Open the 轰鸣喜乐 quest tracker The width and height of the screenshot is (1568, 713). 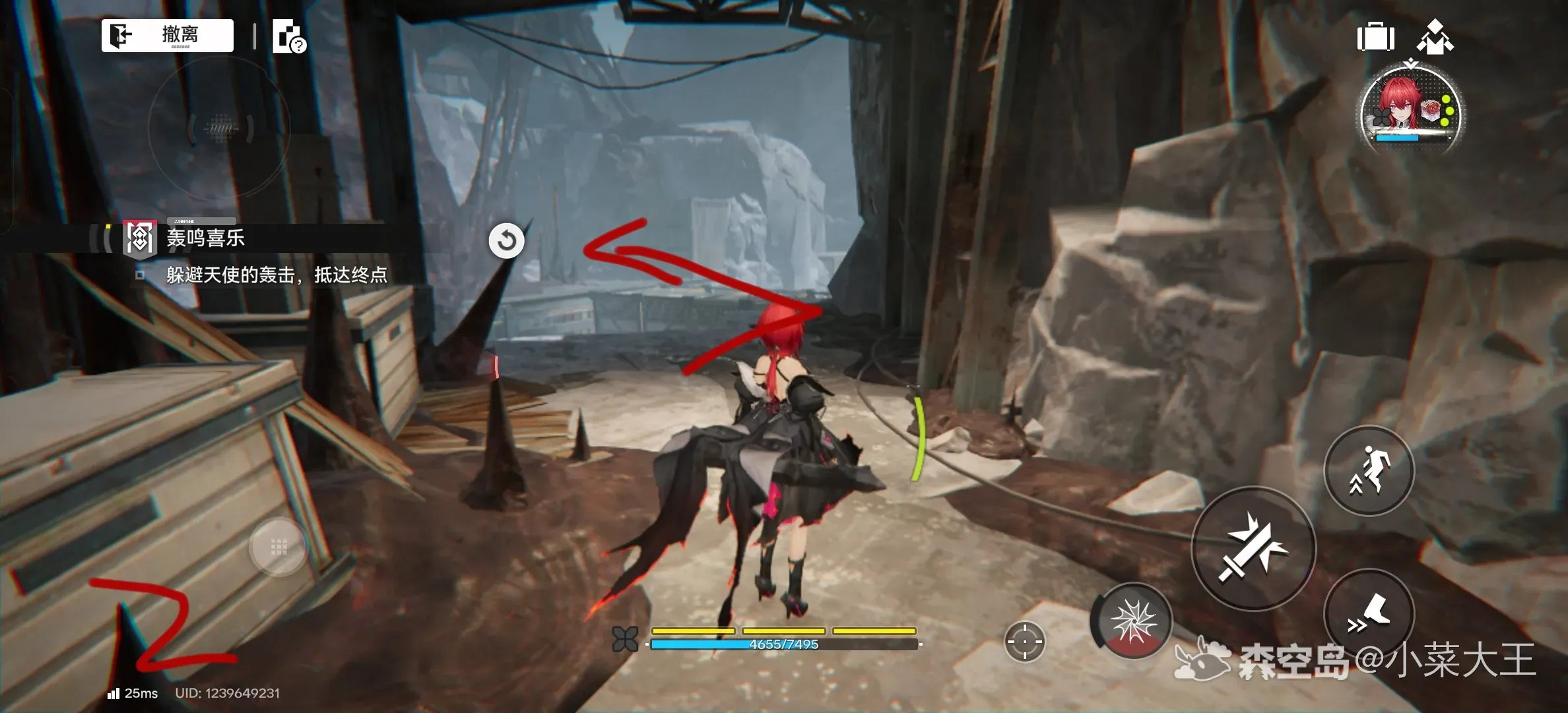click(205, 238)
